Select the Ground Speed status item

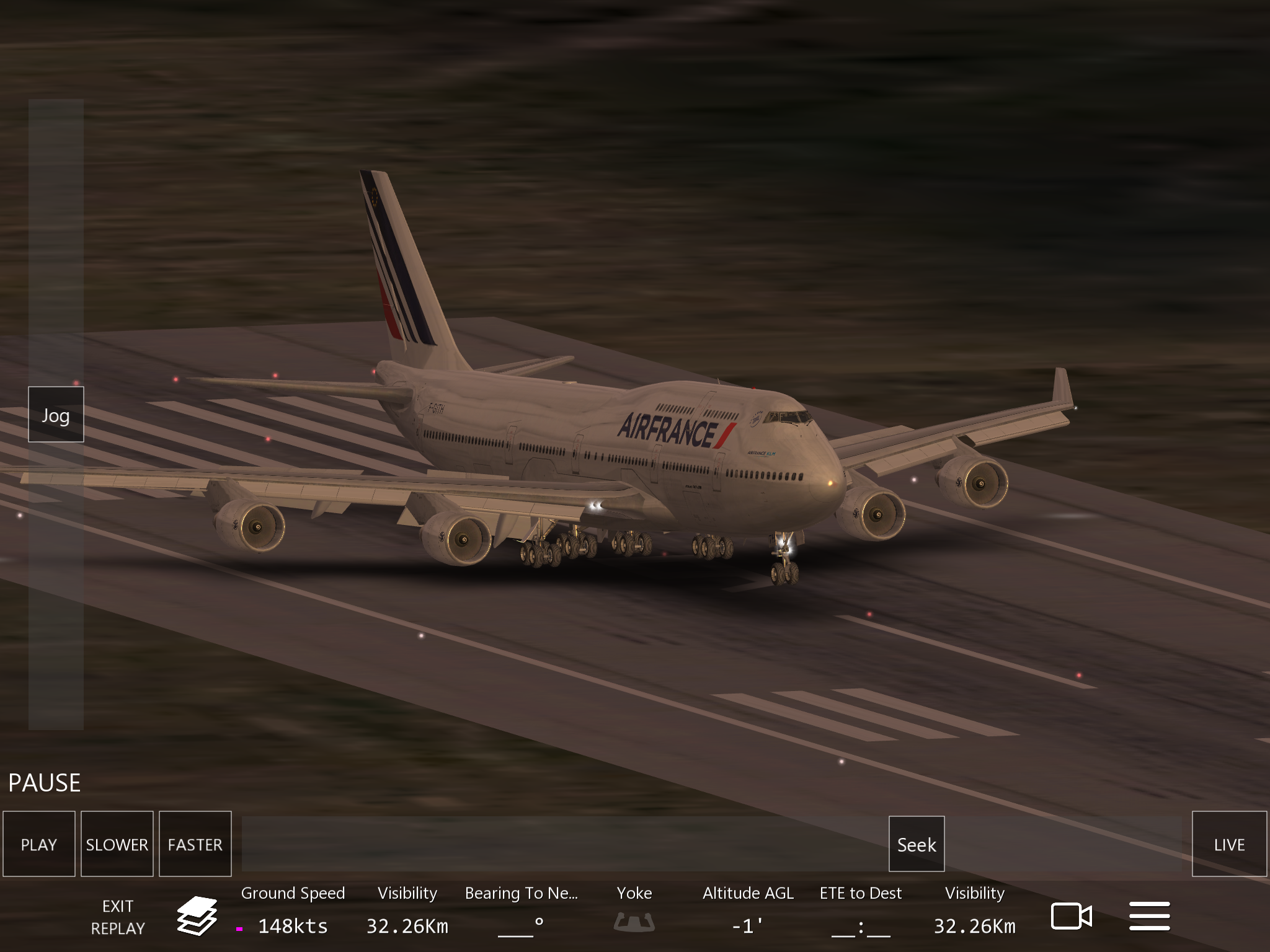pos(293,910)
